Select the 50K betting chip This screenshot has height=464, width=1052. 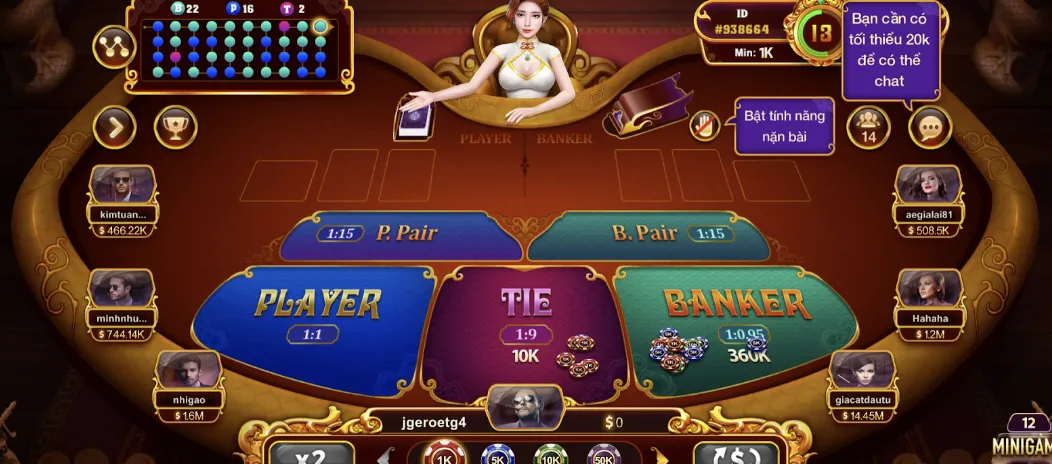coord(604,455)
